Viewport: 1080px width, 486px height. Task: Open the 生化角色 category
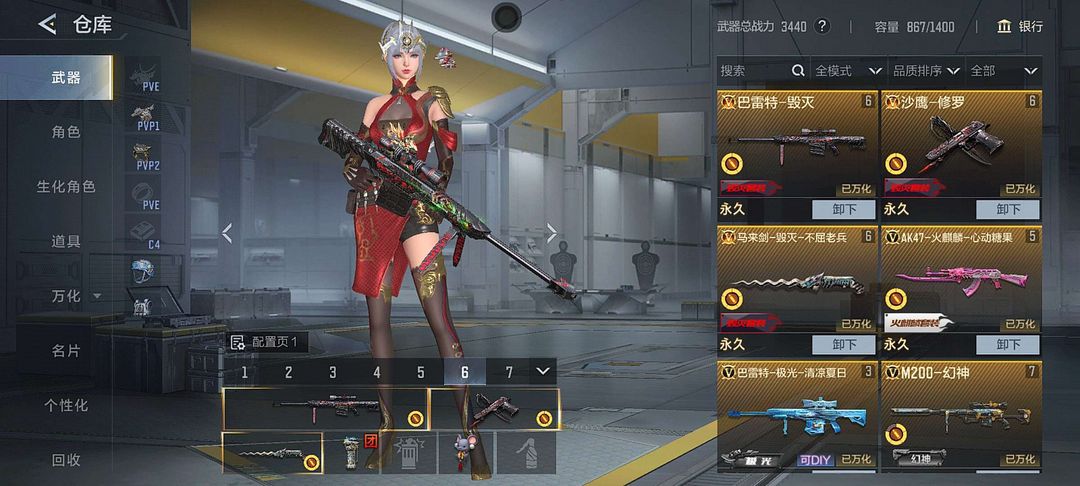[x=66, y=187]
